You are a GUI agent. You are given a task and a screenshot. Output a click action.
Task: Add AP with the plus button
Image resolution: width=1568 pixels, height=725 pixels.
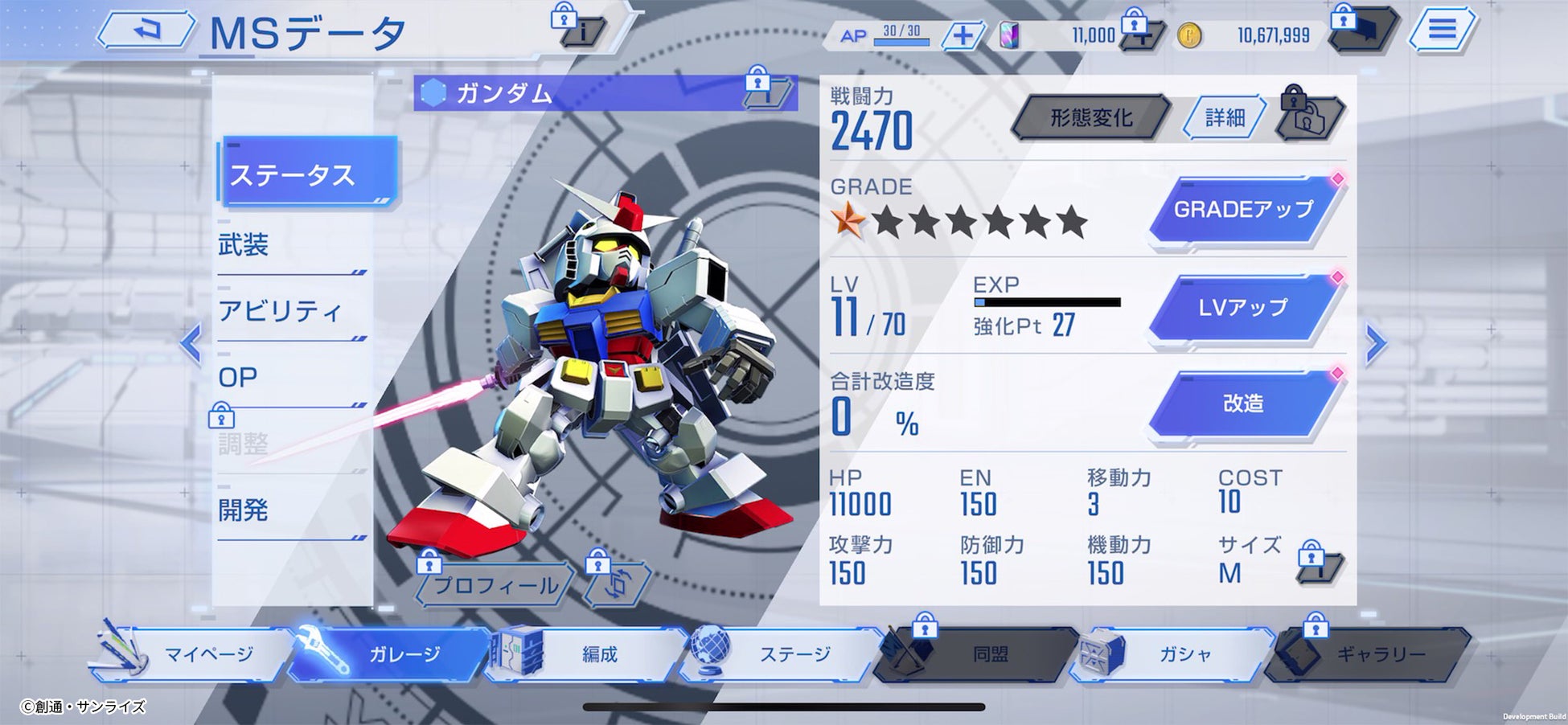963,35
